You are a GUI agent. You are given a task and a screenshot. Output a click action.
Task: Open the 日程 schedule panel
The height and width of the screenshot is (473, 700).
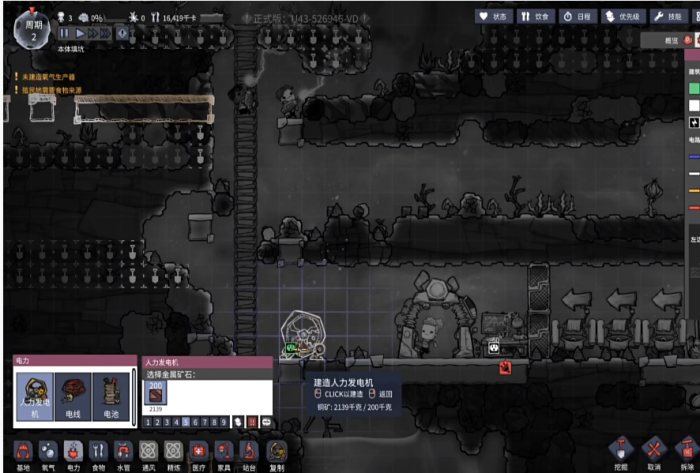click(x=580, y=16)
